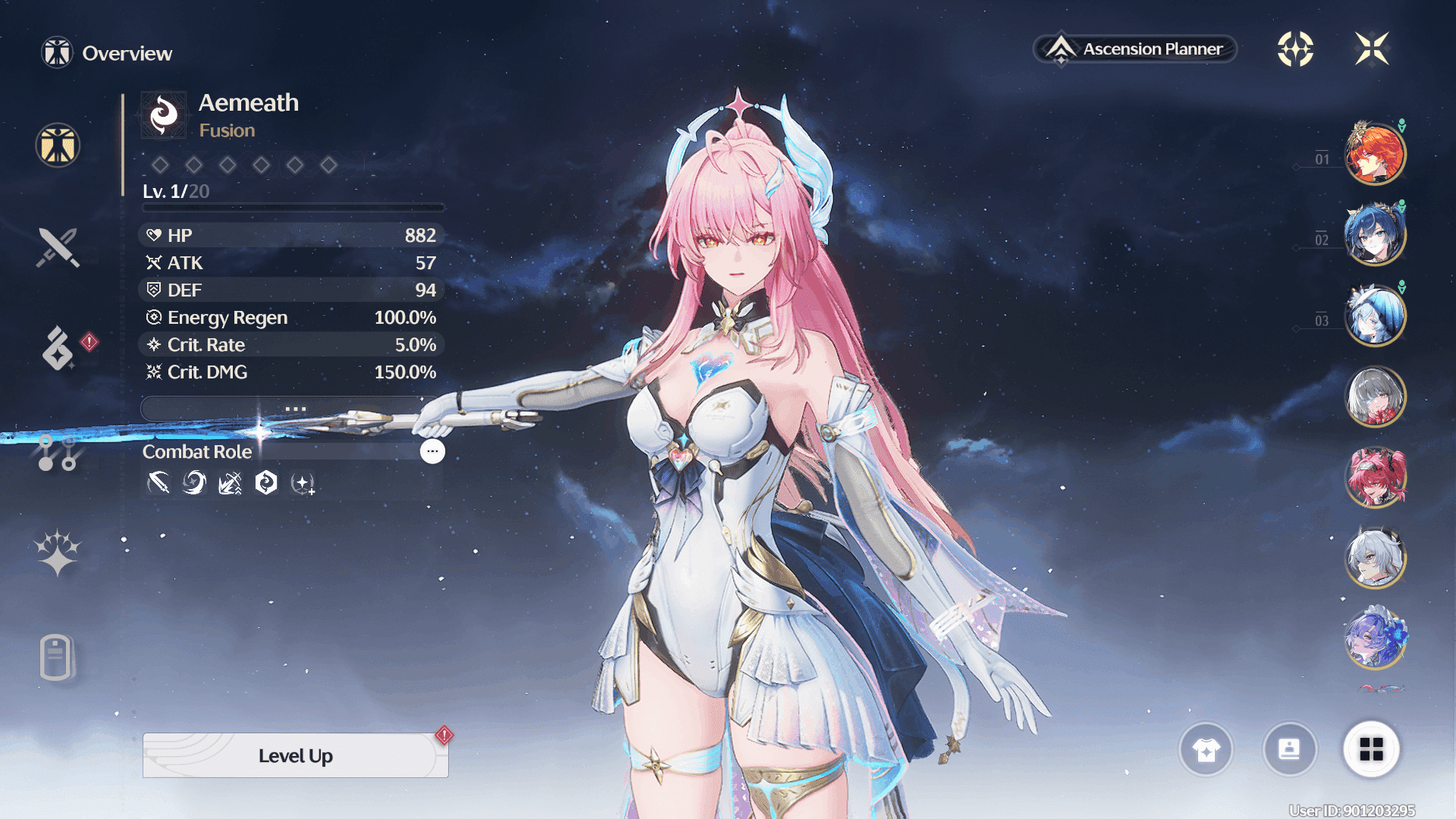The width and height of the screenshot is (1456, 819).
Task: Expand the full stats list with ellipsis
Action: tap(295, 409)
